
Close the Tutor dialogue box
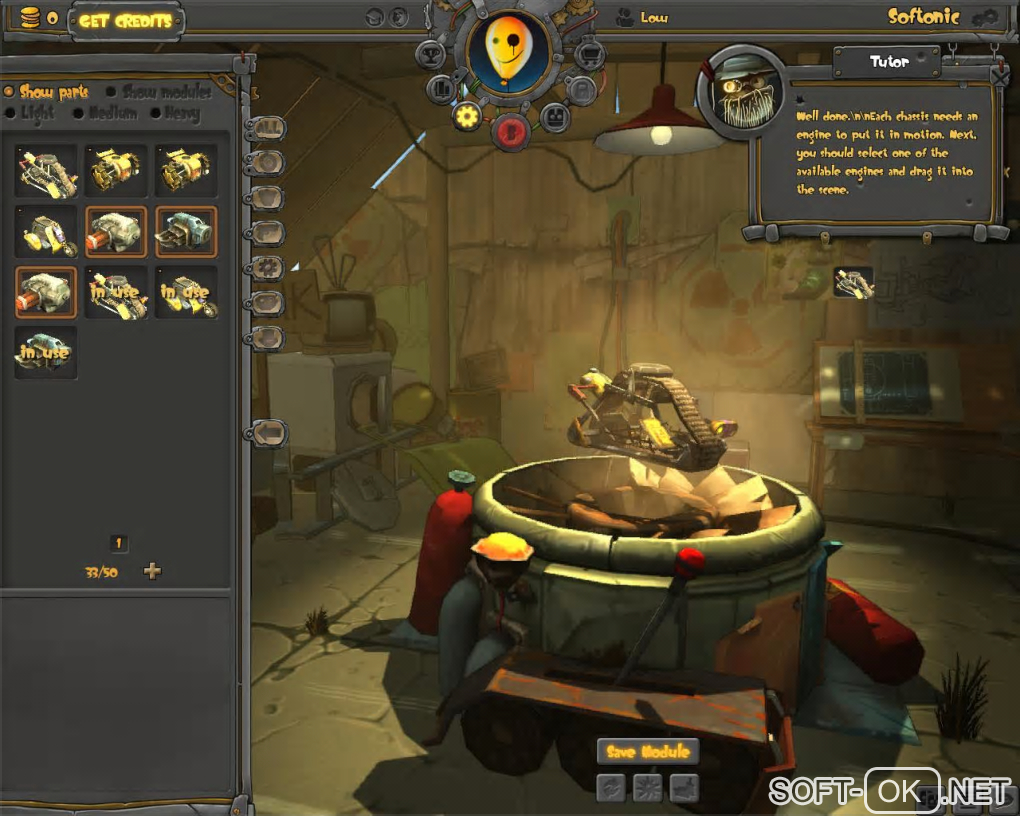pyautogui.click(x=999, y=74)
